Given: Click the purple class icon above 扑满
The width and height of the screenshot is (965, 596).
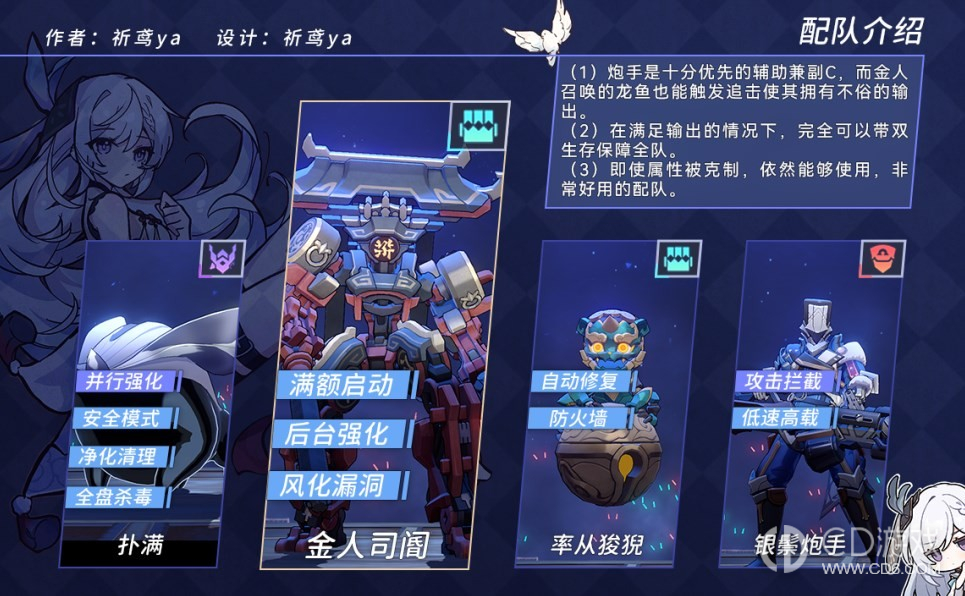Looking at the screenshot, I should pyautogui.click(x=222, y=260).
